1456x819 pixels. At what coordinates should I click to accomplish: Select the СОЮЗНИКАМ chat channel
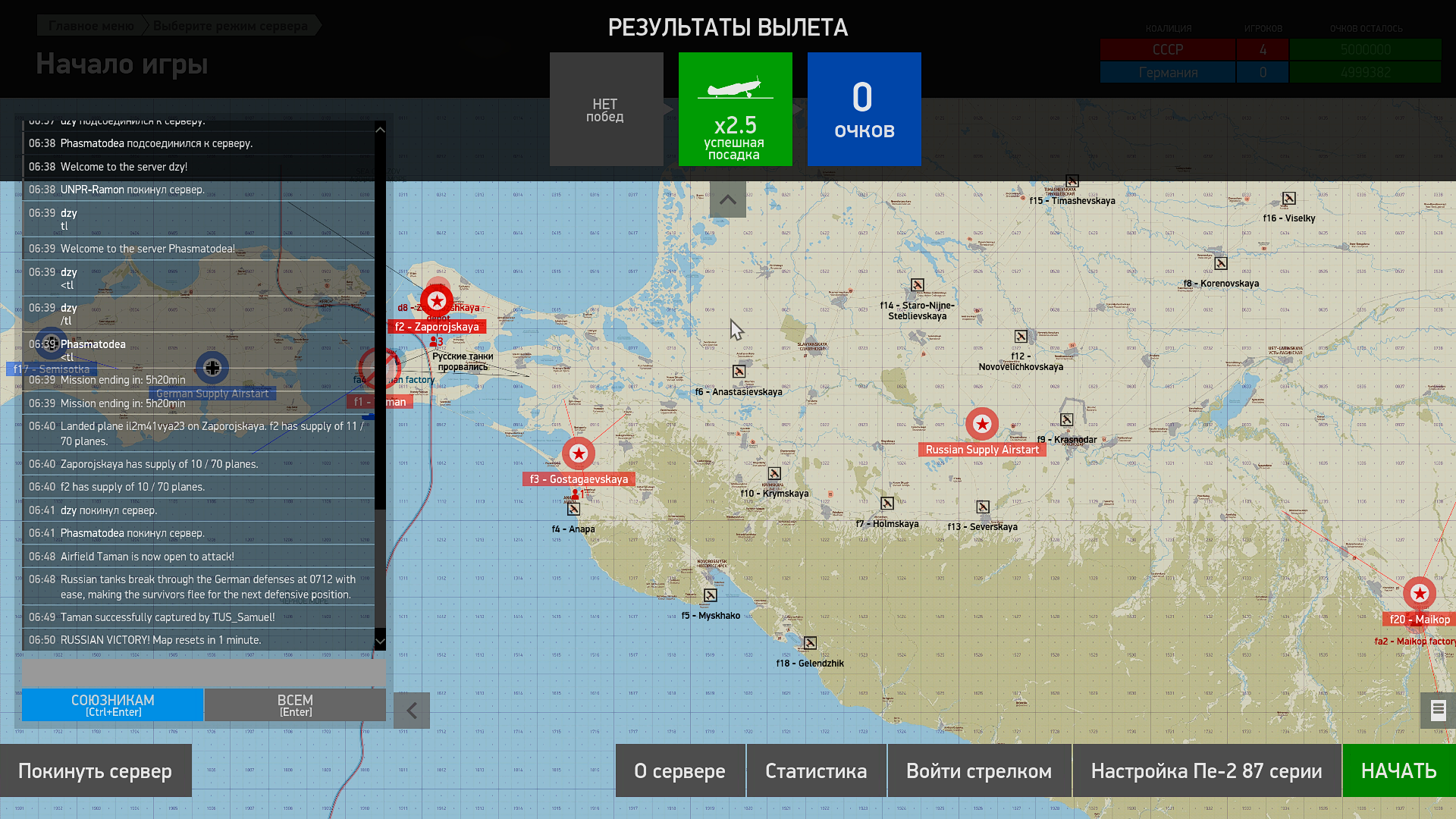click(113, 704)
